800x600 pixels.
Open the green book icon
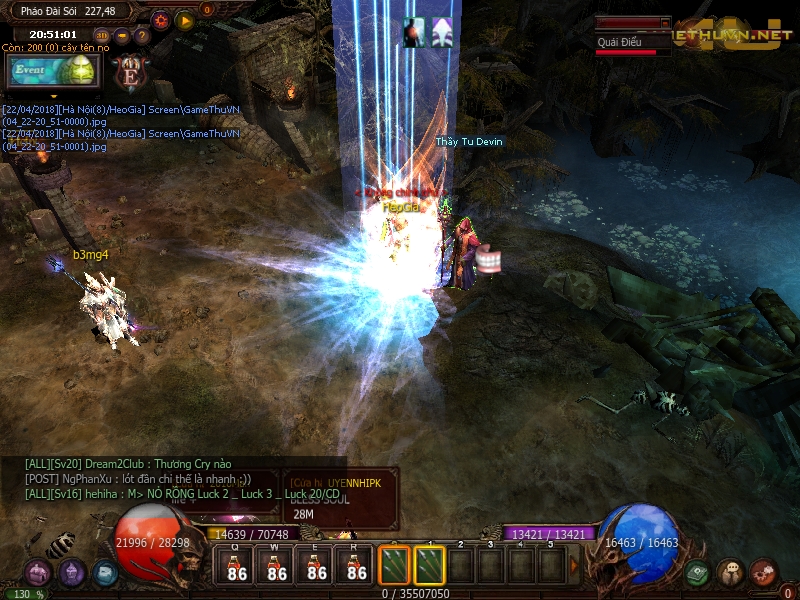699,573
